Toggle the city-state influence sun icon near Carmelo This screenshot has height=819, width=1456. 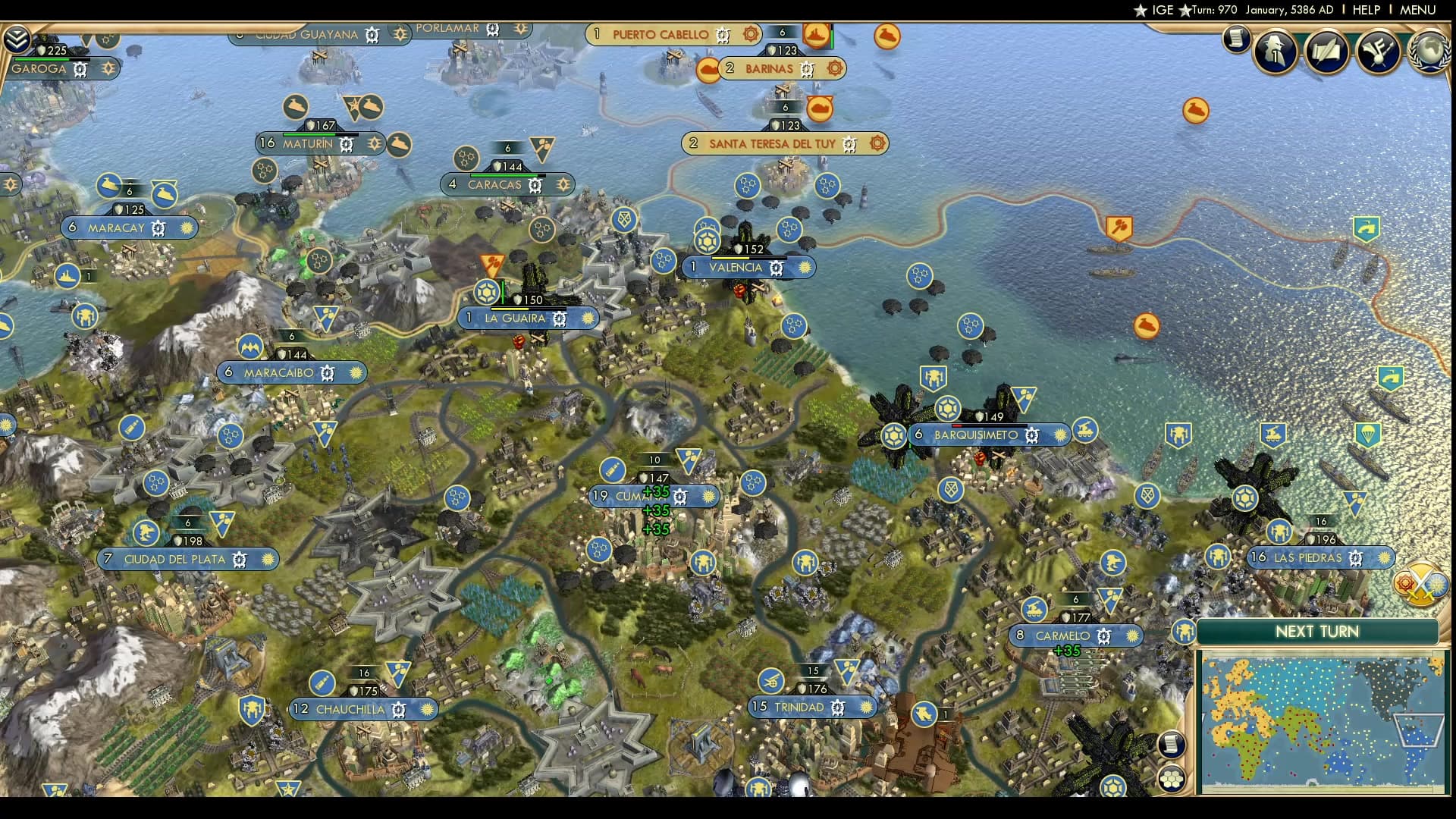1133,635
